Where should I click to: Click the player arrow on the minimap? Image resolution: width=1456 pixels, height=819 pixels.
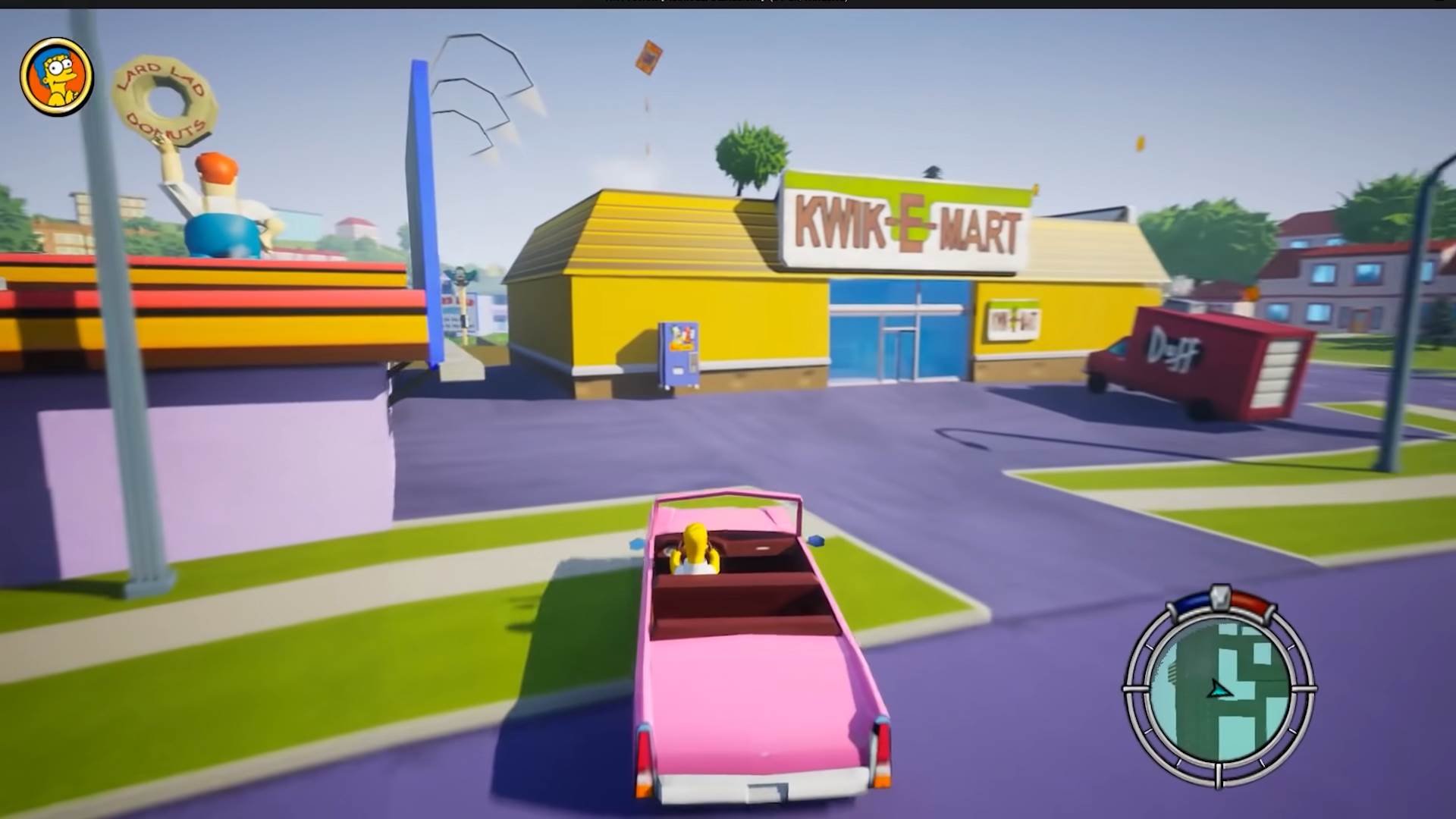tap(1219, 690)
